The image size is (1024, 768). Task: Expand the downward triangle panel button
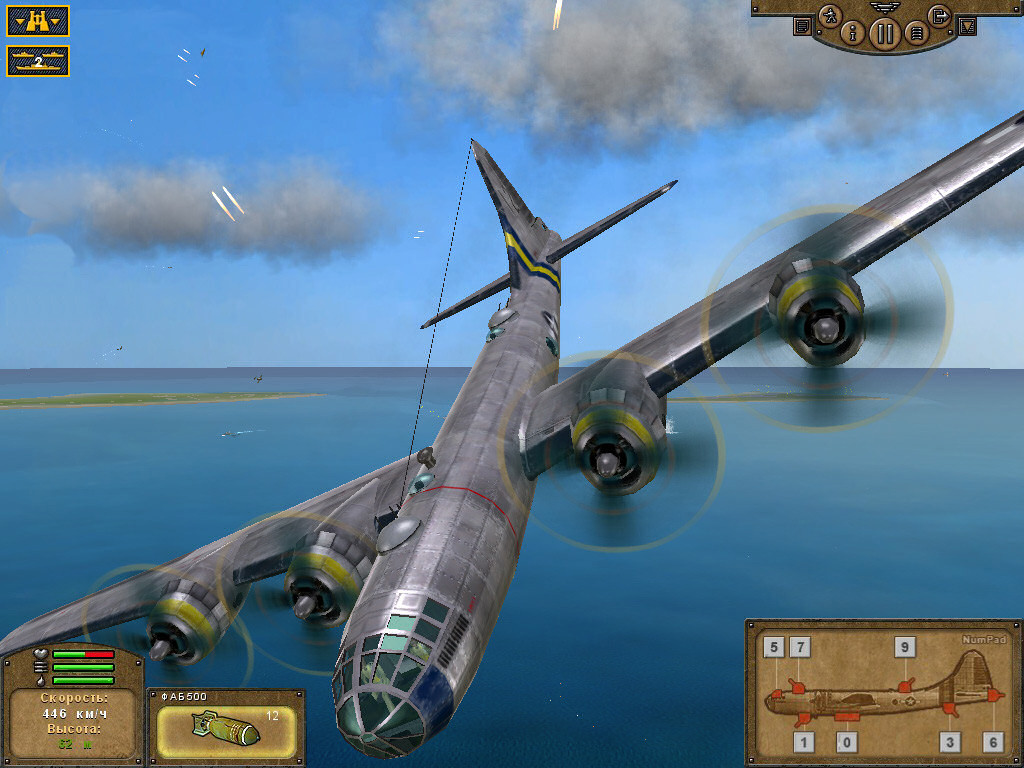click(967, 27)
